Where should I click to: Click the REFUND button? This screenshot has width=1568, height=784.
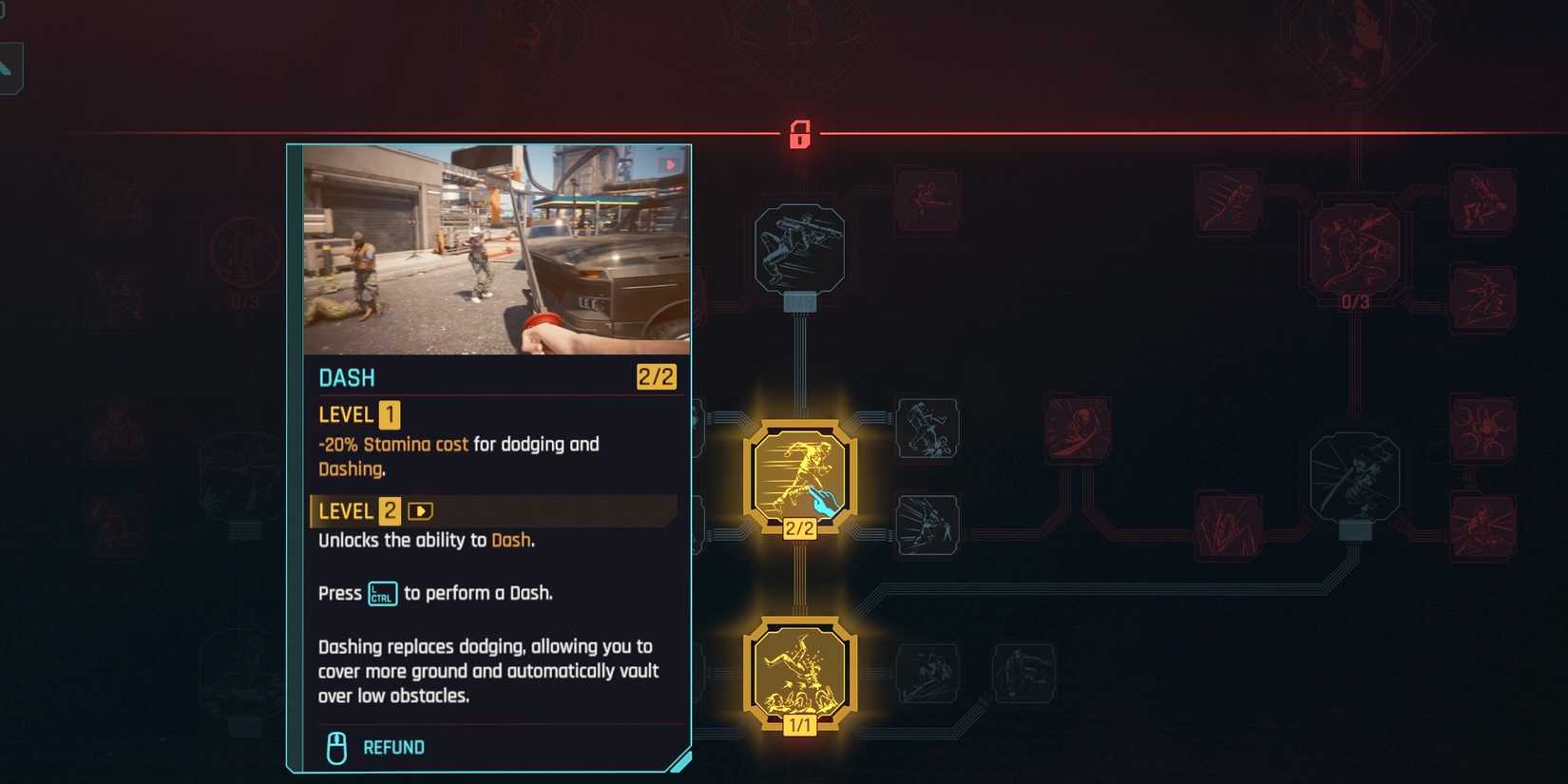coord(392,747)
